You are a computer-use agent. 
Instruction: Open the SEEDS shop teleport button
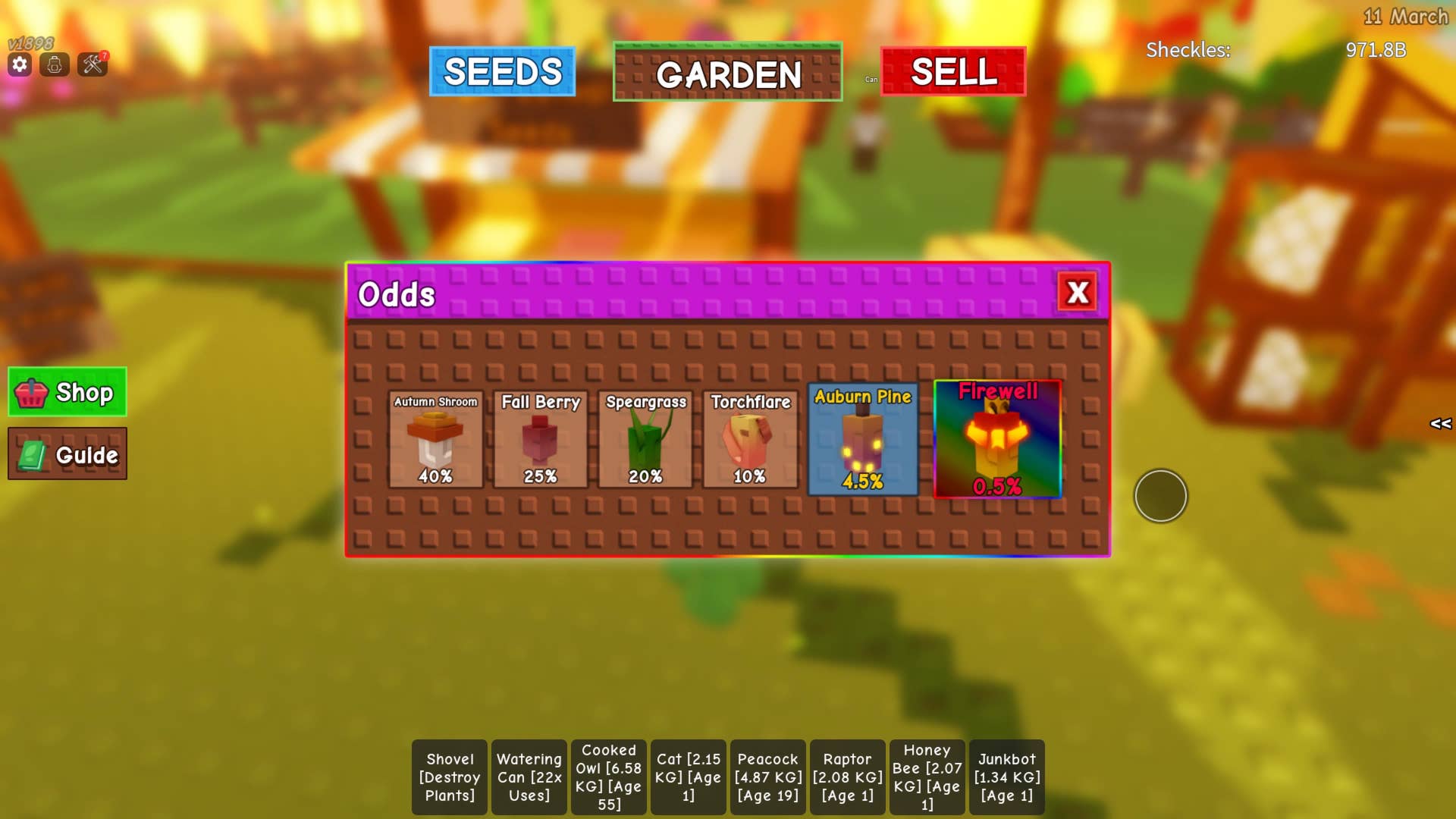tap(502, 71)
